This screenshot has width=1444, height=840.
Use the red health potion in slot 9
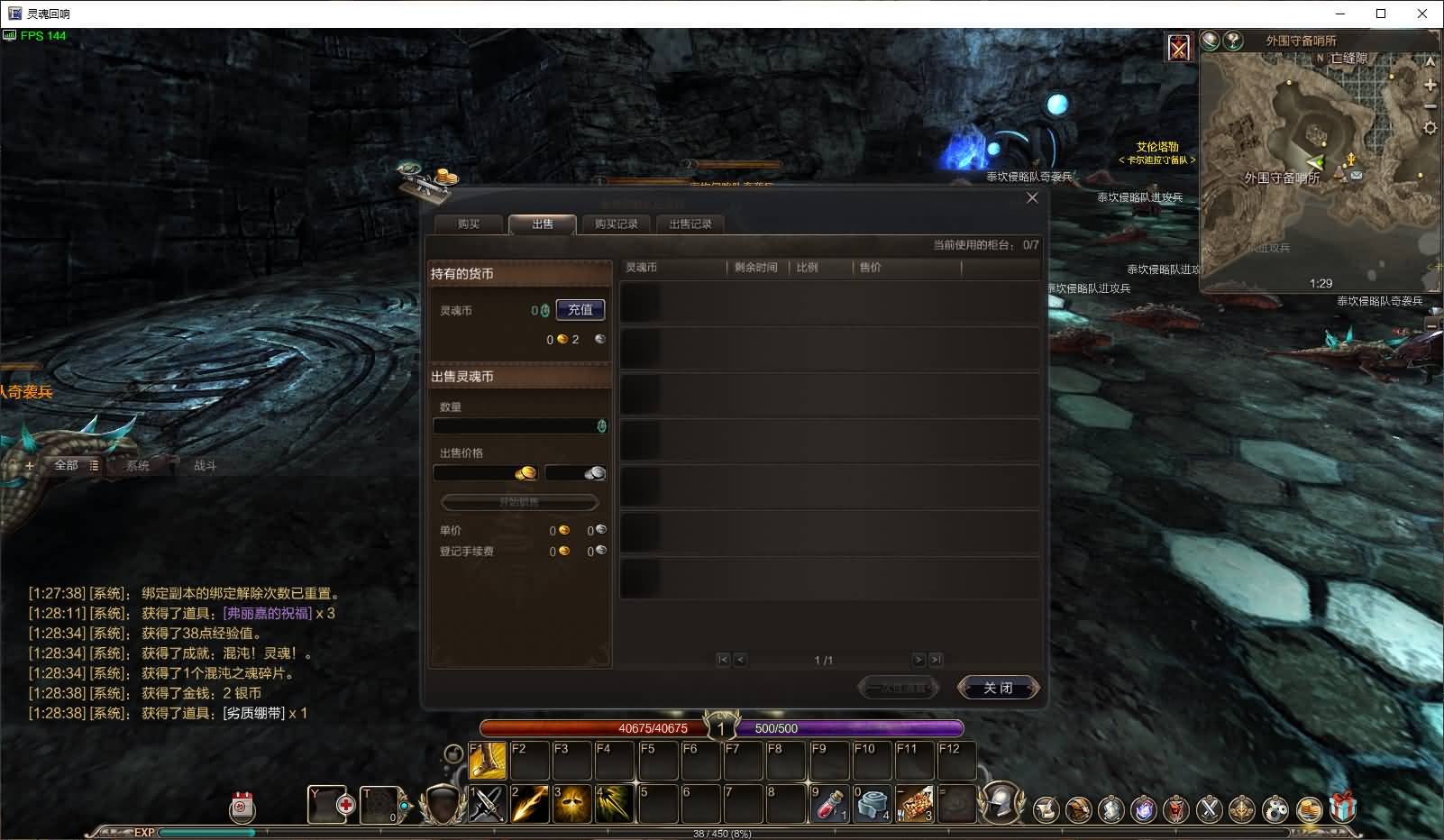click(x=827, y=807)
